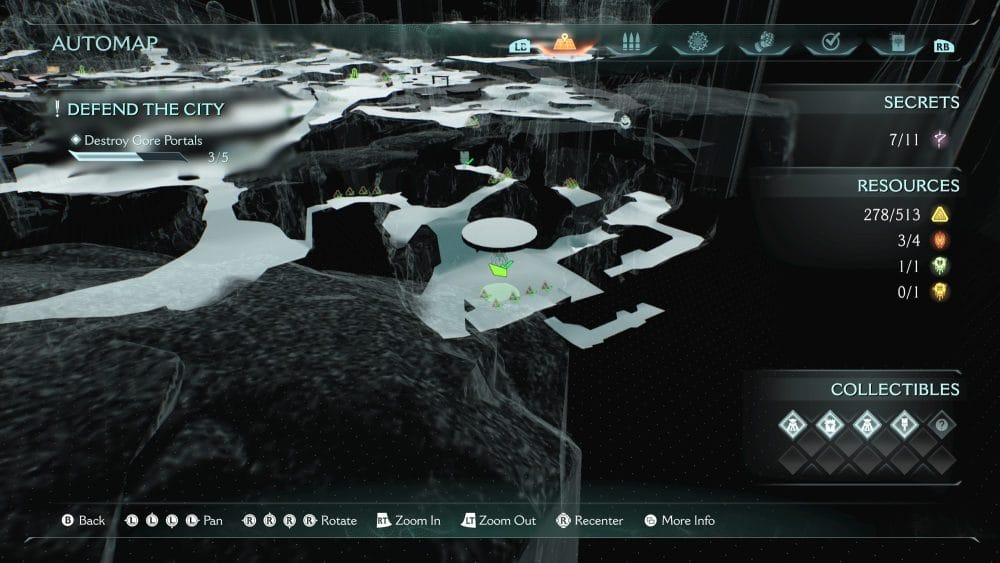Select the first collected toy collectible
The image size is (1000, 563).
coord(793,425)
